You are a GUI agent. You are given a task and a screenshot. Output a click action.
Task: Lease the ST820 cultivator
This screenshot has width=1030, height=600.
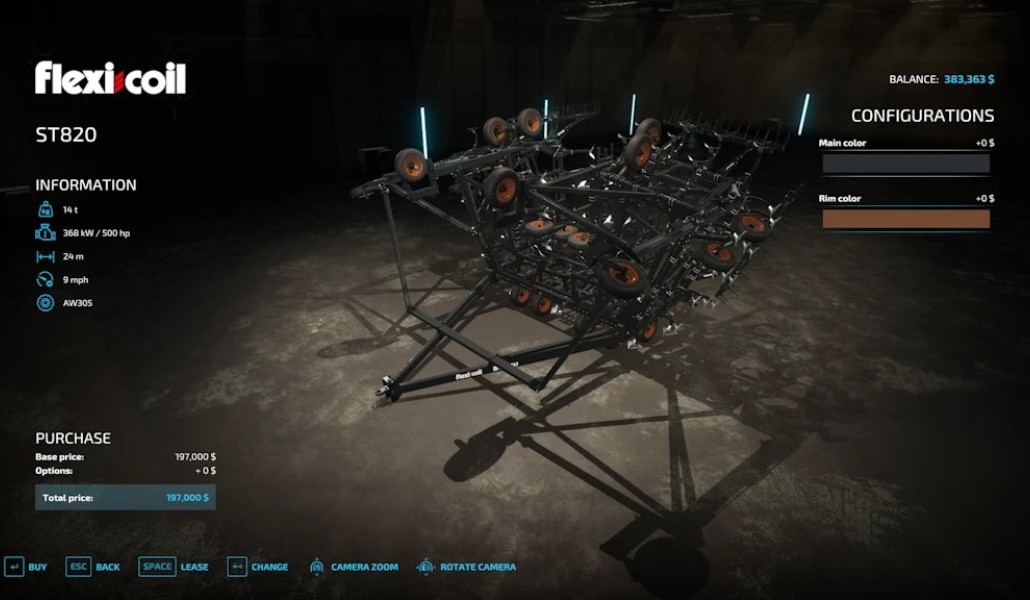click(x=174, y=567)
